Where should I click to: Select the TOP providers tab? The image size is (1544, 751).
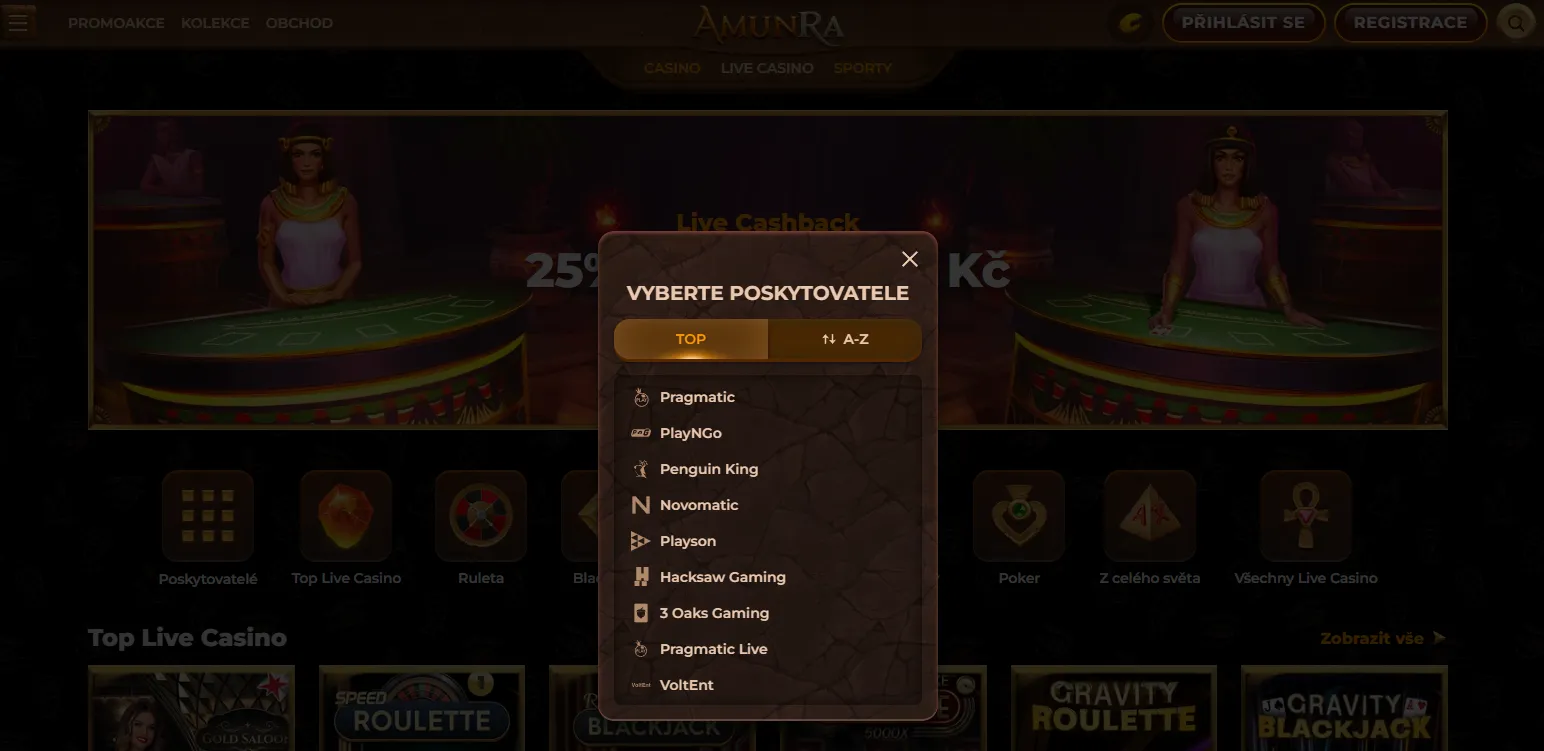coord(690,339)
